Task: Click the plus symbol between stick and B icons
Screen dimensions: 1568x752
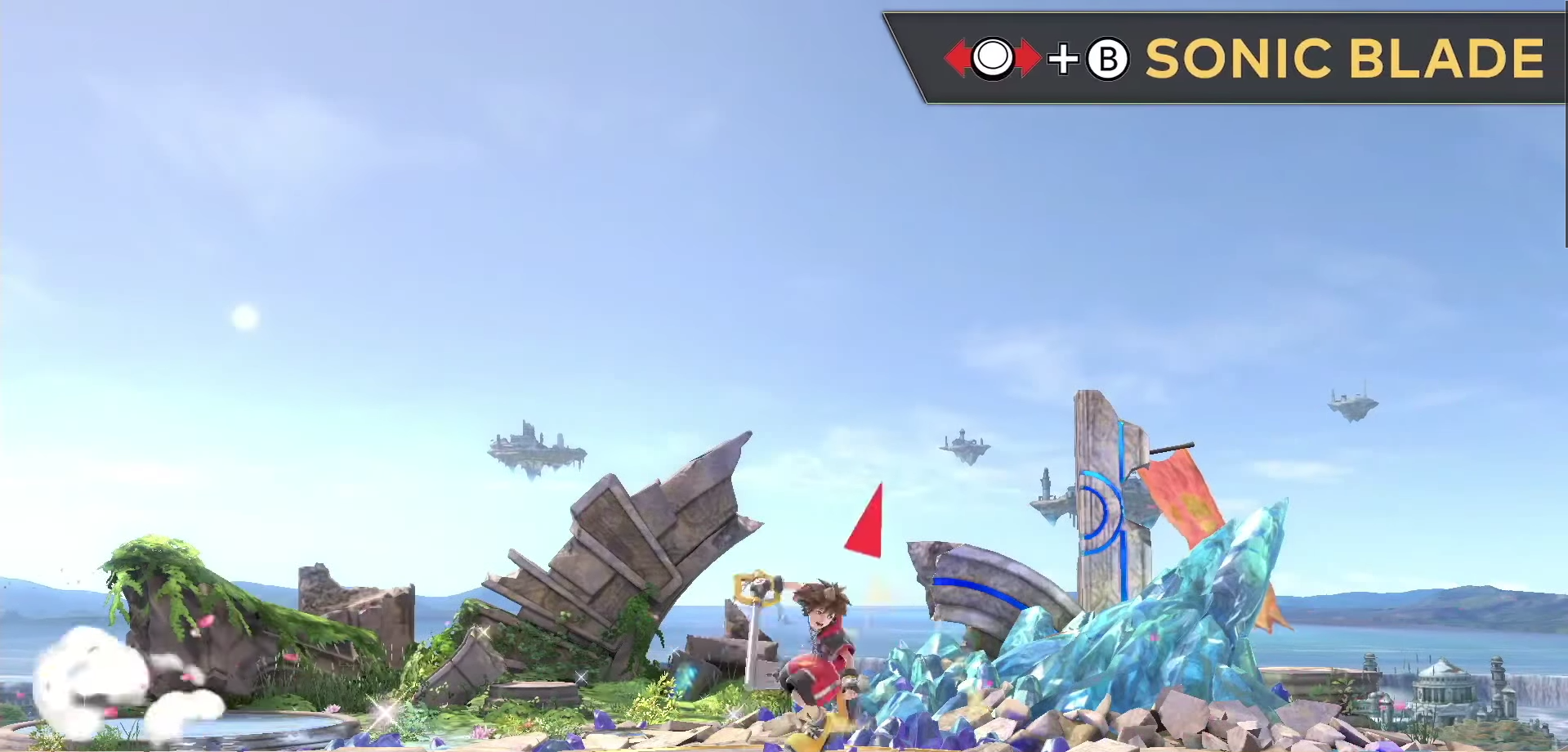Action: pyautogui.click(x=1062, y=57)
